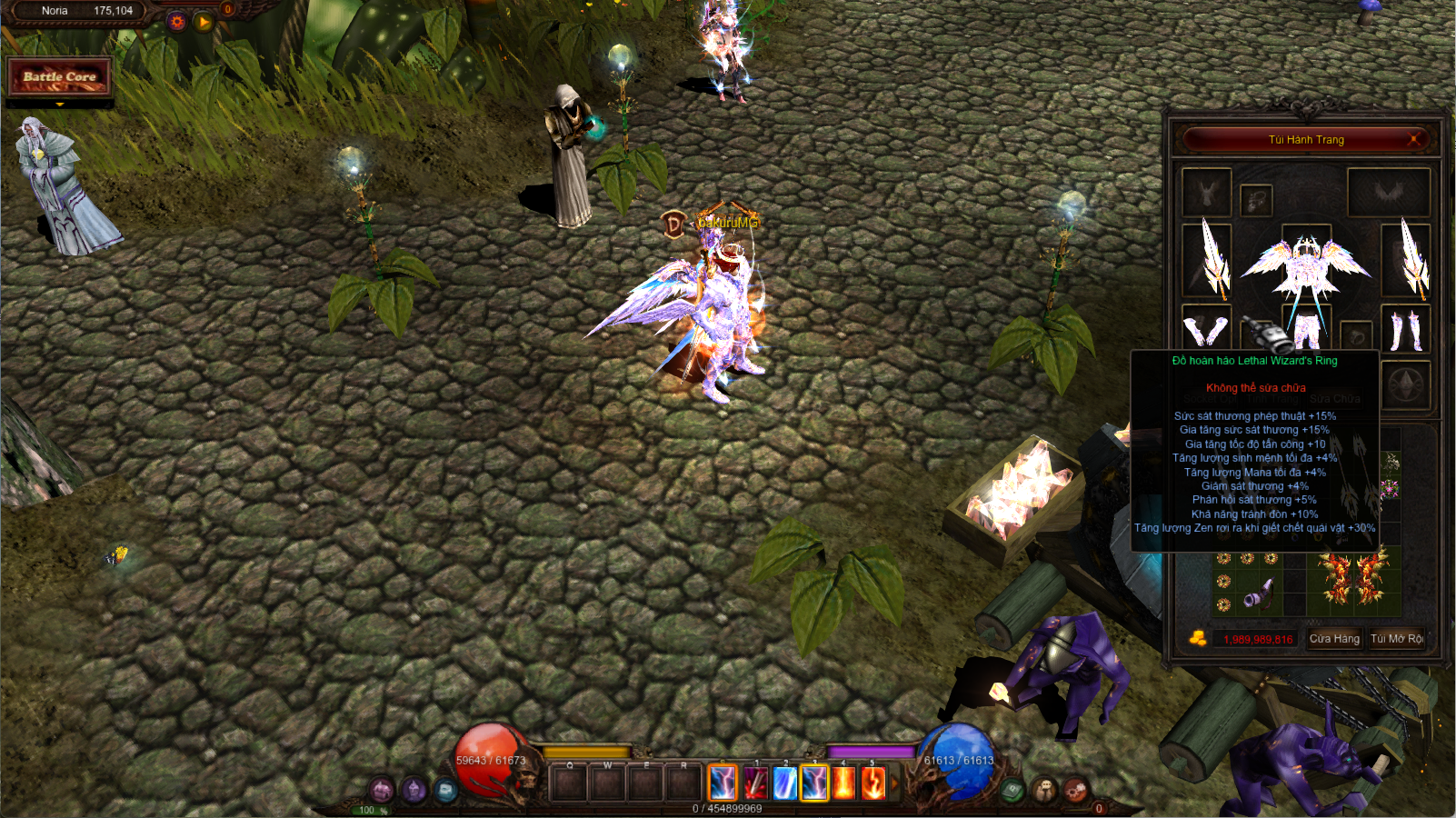This screenshot has height=818, width=1456.
Task: Expand the yellow arrow below Battle Core
Action: pos(60,105)
